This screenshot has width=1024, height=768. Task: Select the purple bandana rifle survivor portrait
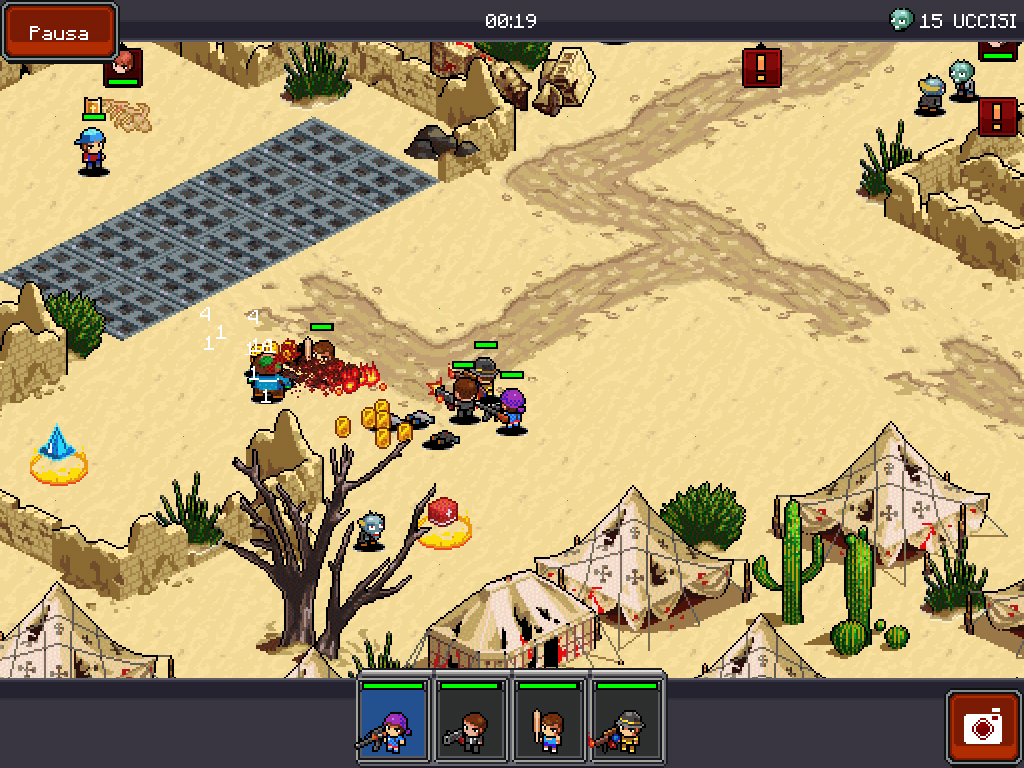394,722
